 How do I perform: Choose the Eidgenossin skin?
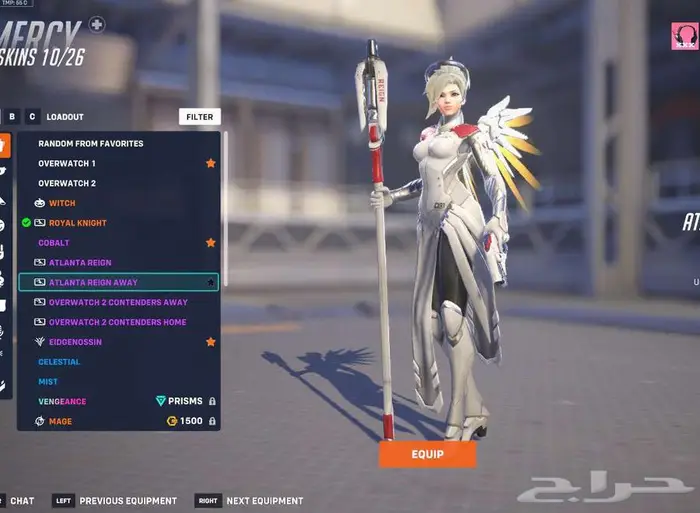coord(75,342)
